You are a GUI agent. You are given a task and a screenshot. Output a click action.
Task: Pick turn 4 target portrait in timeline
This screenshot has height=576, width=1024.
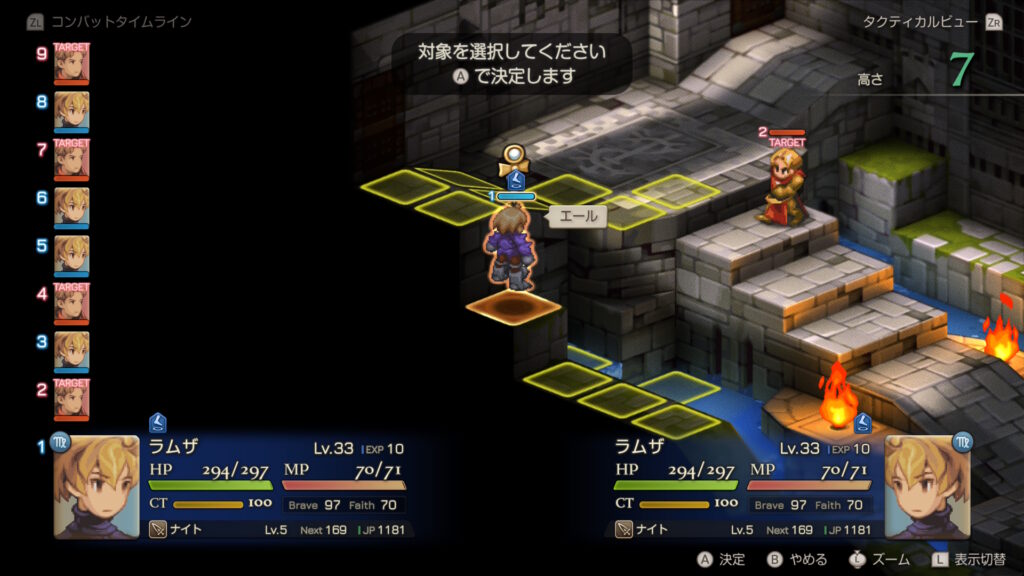(71, 302)
